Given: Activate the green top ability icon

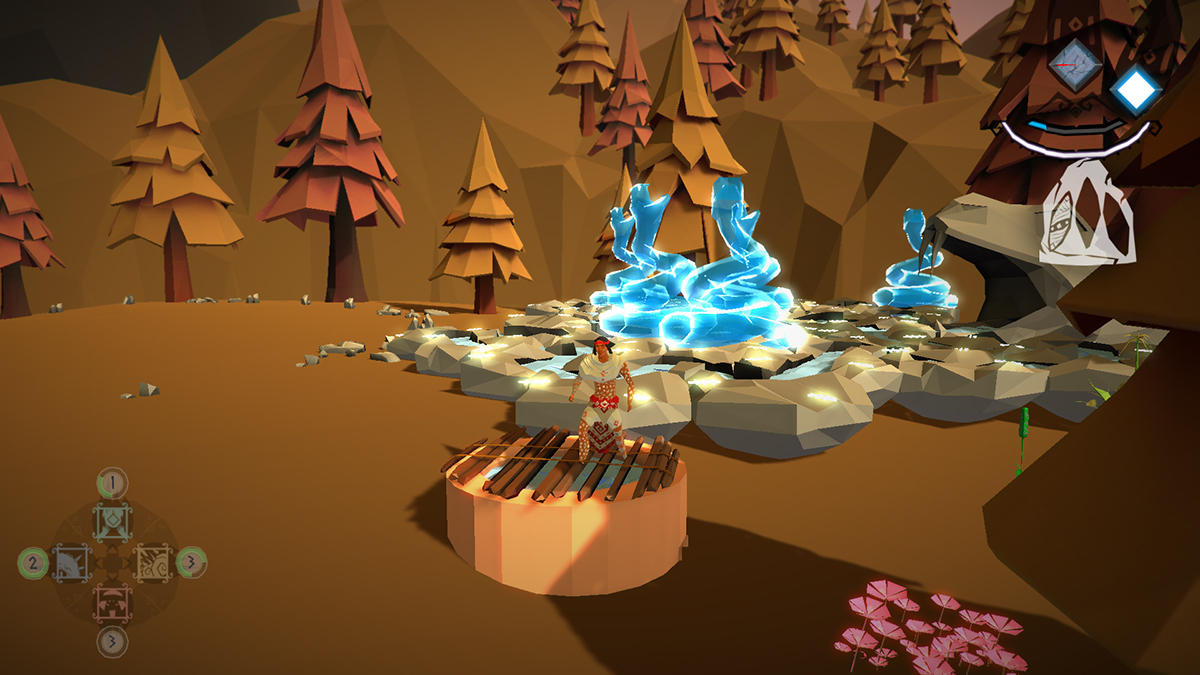Looking at the screenshot, I should point(112,521).
